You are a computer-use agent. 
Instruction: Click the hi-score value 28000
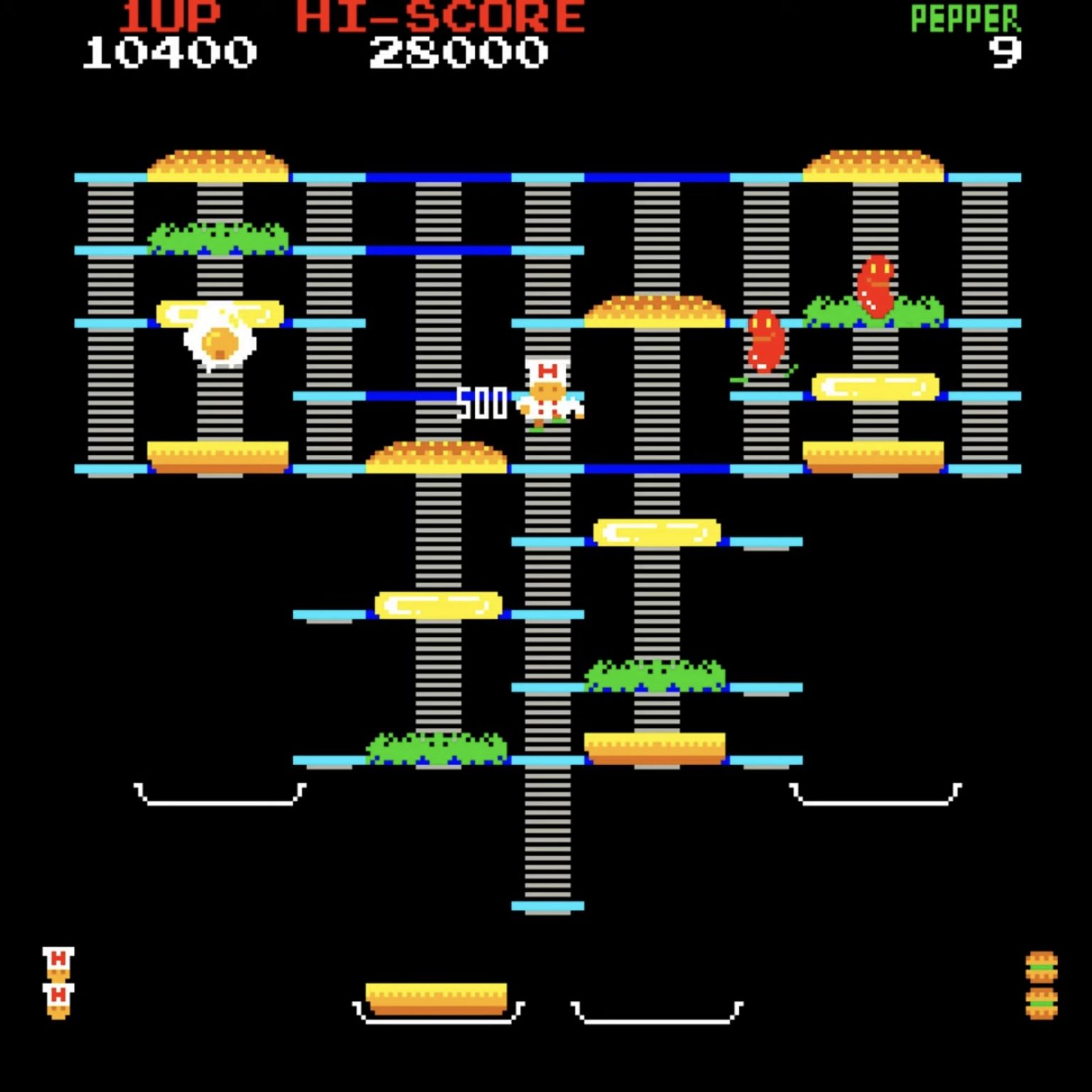pos(459,51)
